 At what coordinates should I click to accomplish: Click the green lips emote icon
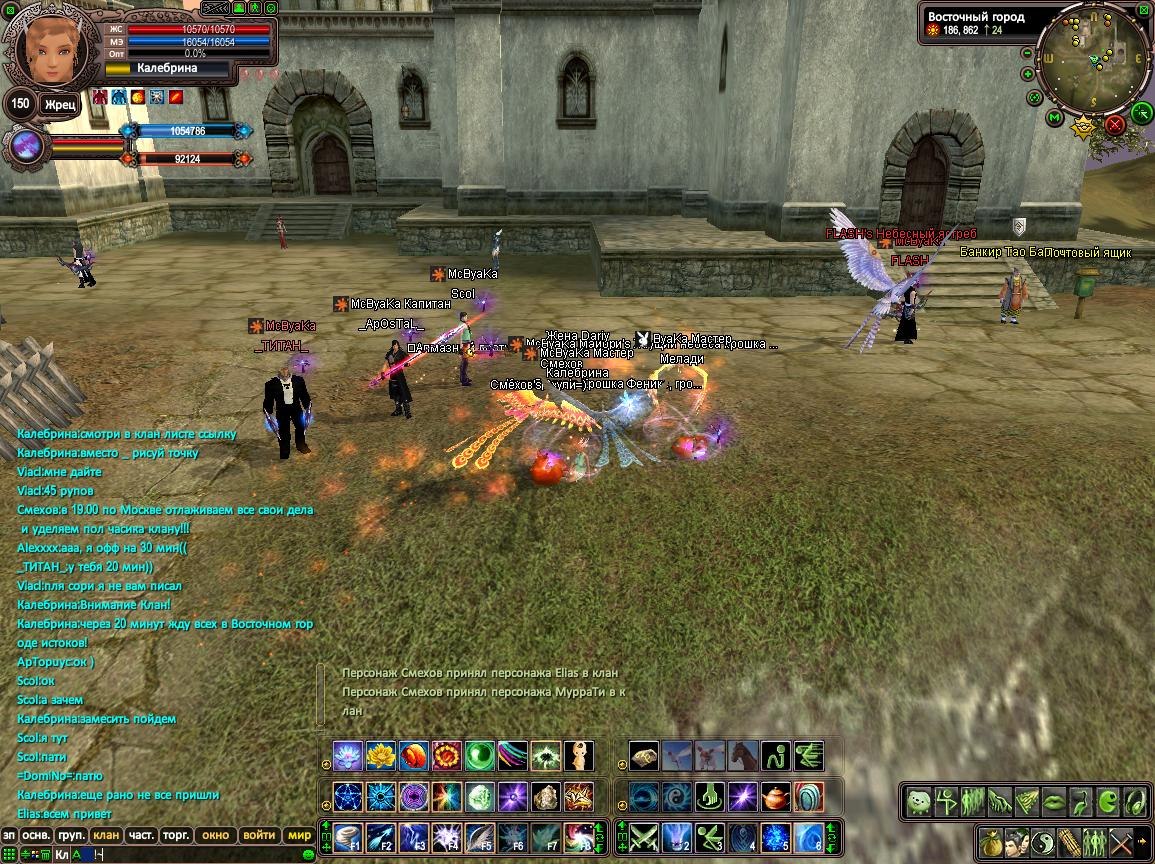click(x=1054, y=801)
